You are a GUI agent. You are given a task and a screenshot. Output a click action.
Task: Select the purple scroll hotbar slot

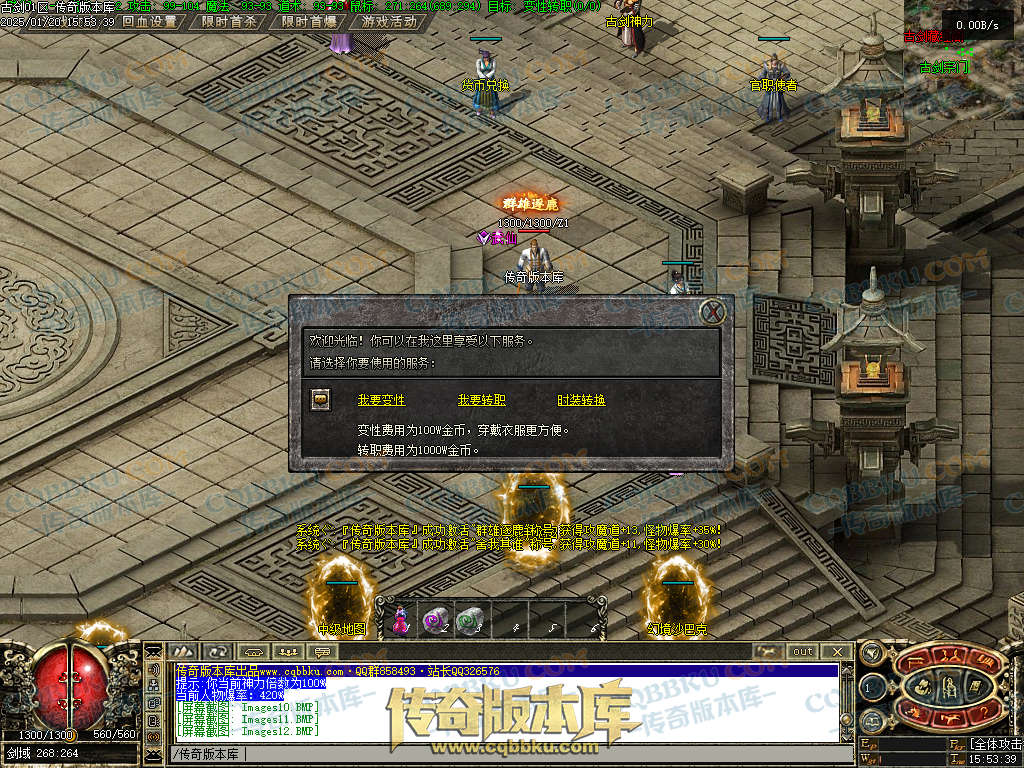[434, 621]
